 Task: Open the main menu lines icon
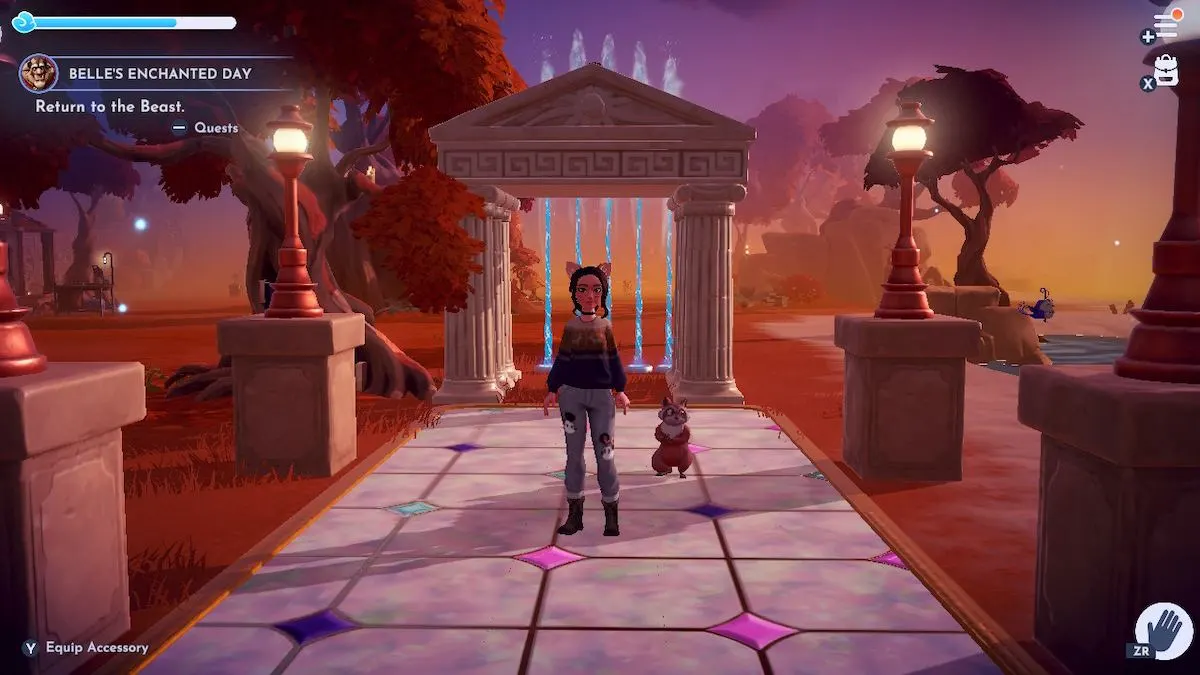click(x=1166, y=26)
